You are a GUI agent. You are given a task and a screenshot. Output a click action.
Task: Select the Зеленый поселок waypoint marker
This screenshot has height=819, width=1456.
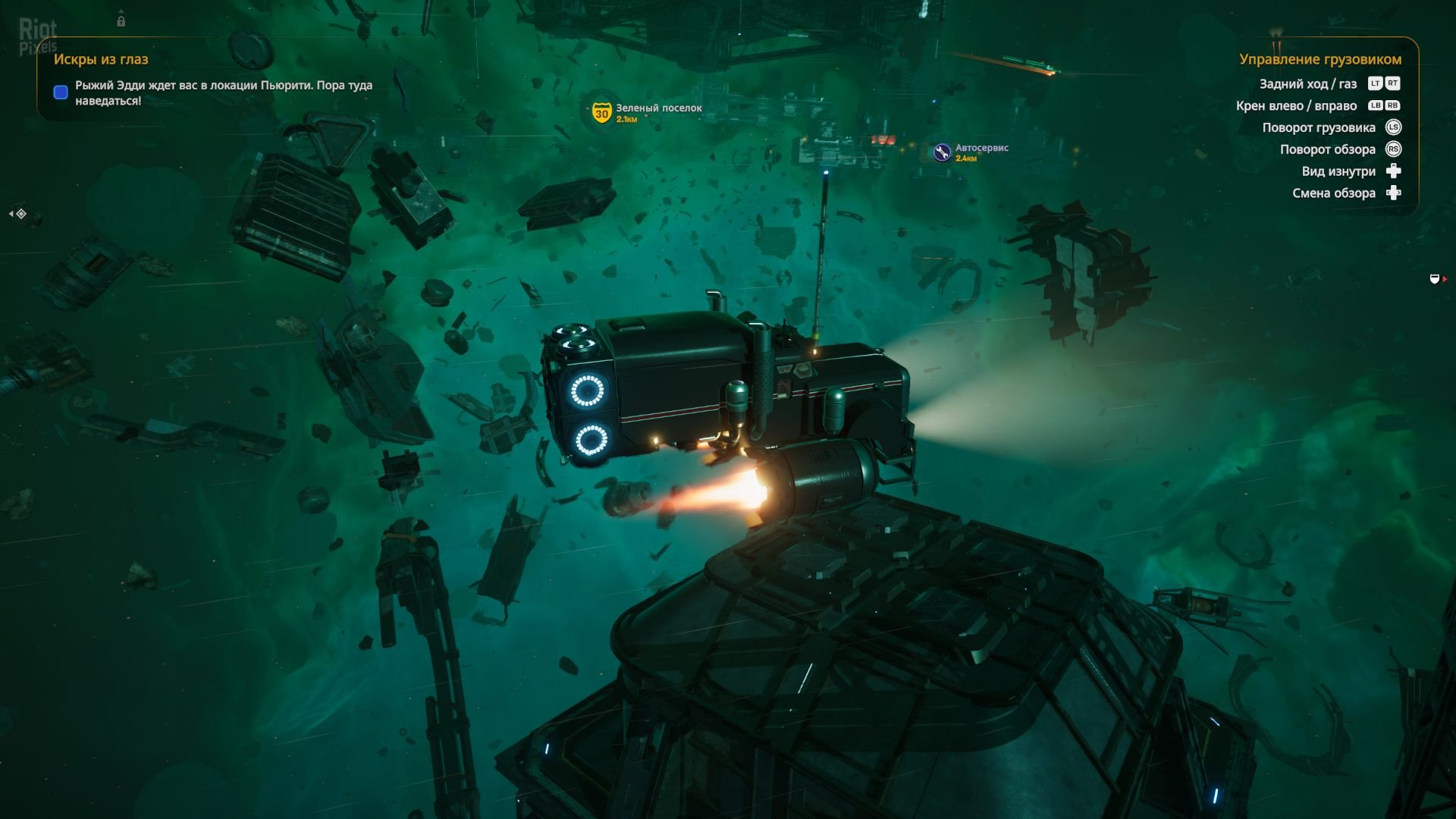click(x=601, y=113)
